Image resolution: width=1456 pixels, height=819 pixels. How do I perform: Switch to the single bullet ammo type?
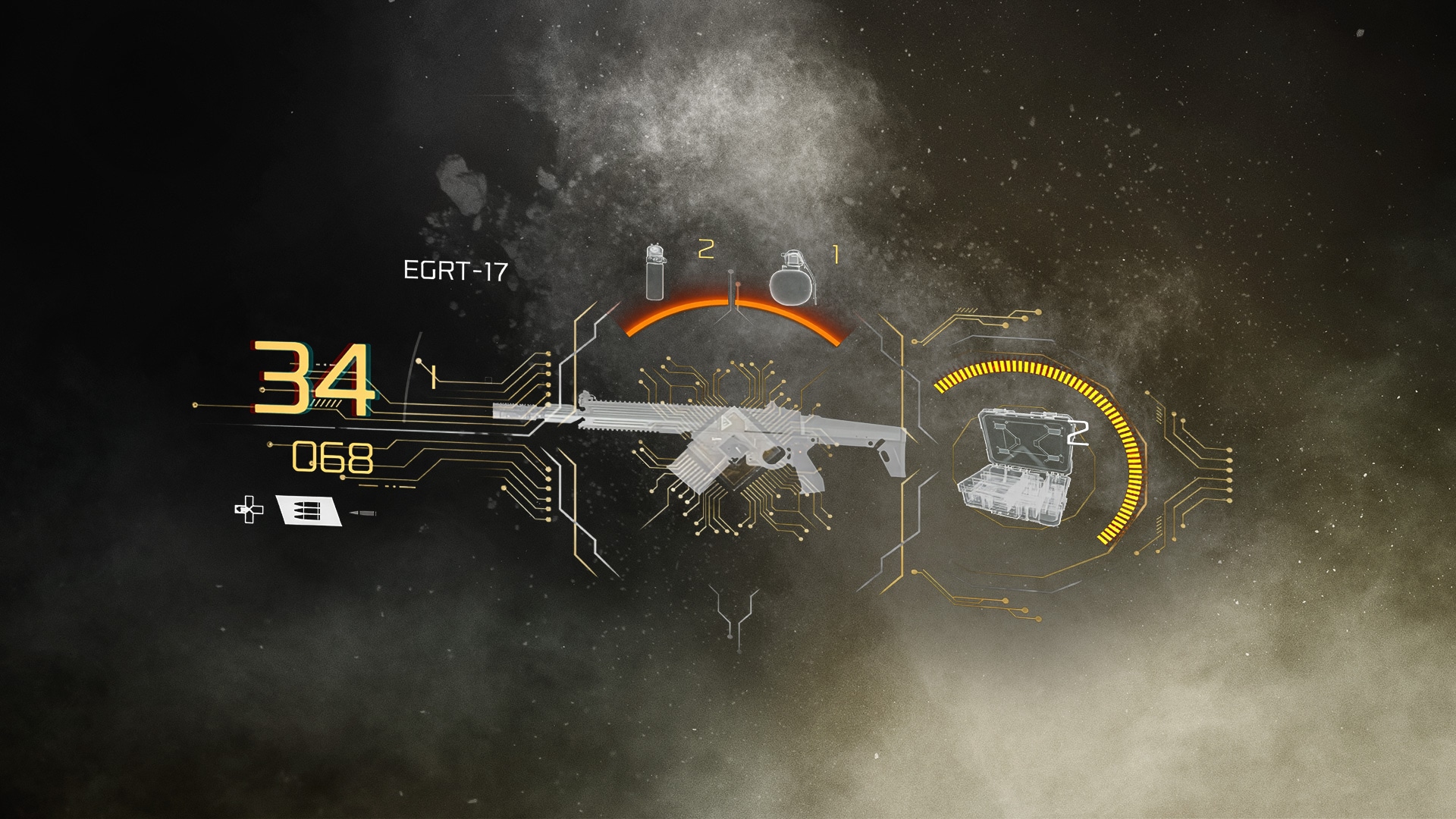click(363, 515)
